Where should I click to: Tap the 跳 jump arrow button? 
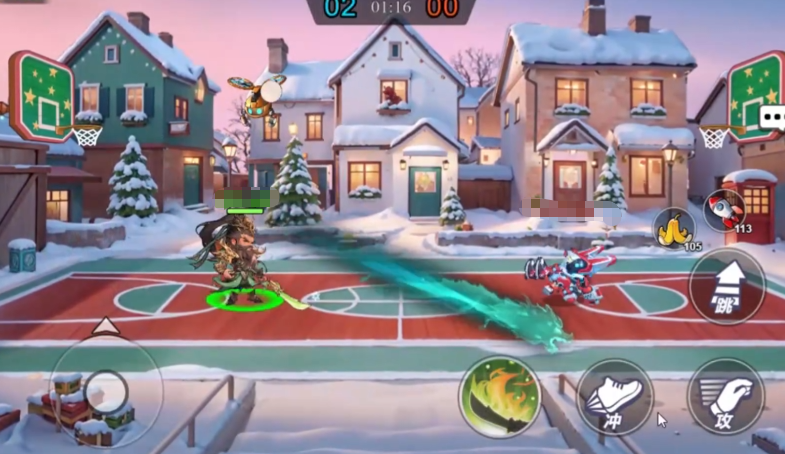[726, 286]
